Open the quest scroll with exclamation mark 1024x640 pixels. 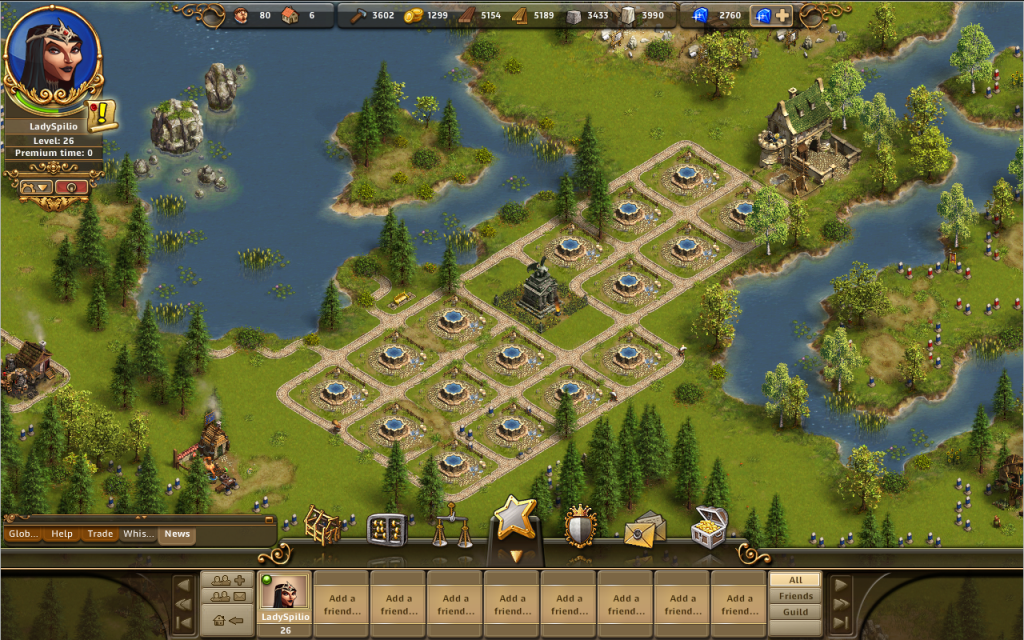coord(103,115)
